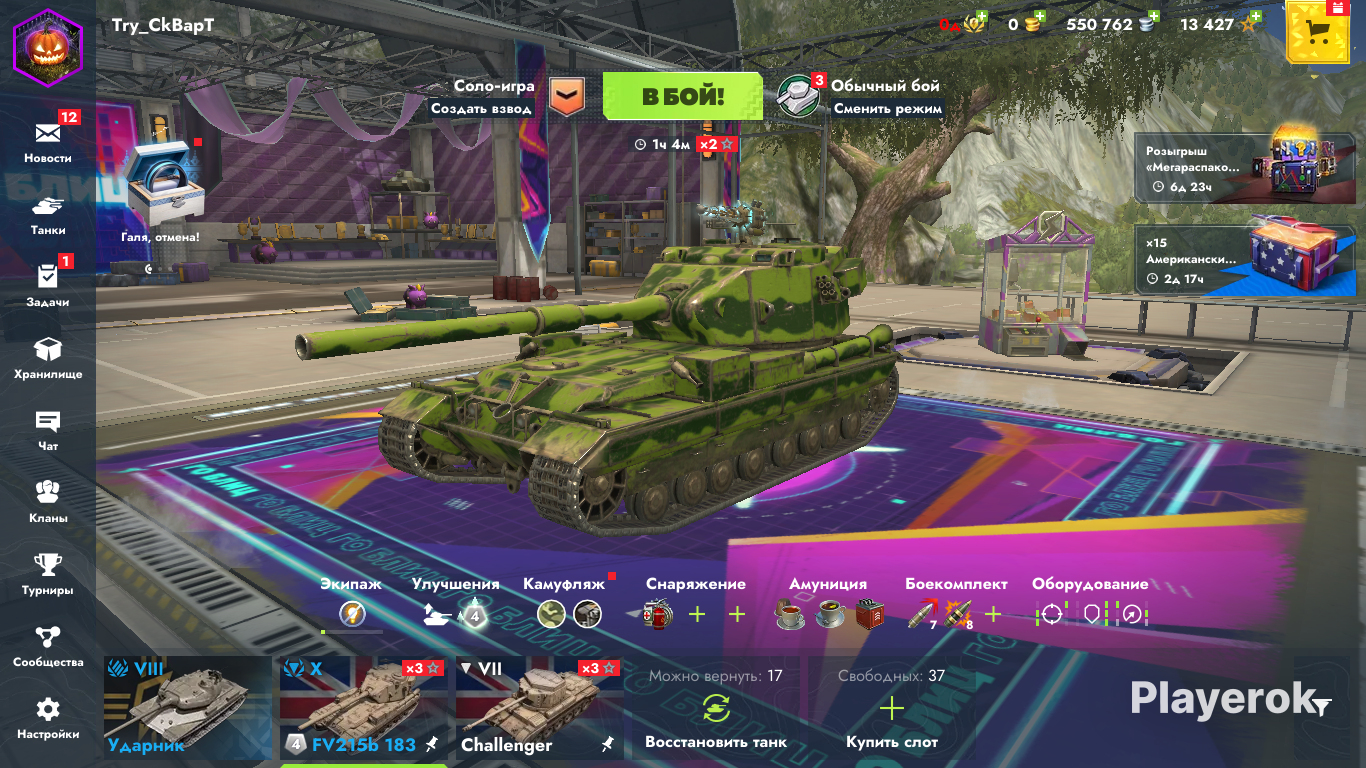The height and width of the screenshot is (768, 1366).
Task: Select the Ударник tier VIII tank
Action: [186, 707]
